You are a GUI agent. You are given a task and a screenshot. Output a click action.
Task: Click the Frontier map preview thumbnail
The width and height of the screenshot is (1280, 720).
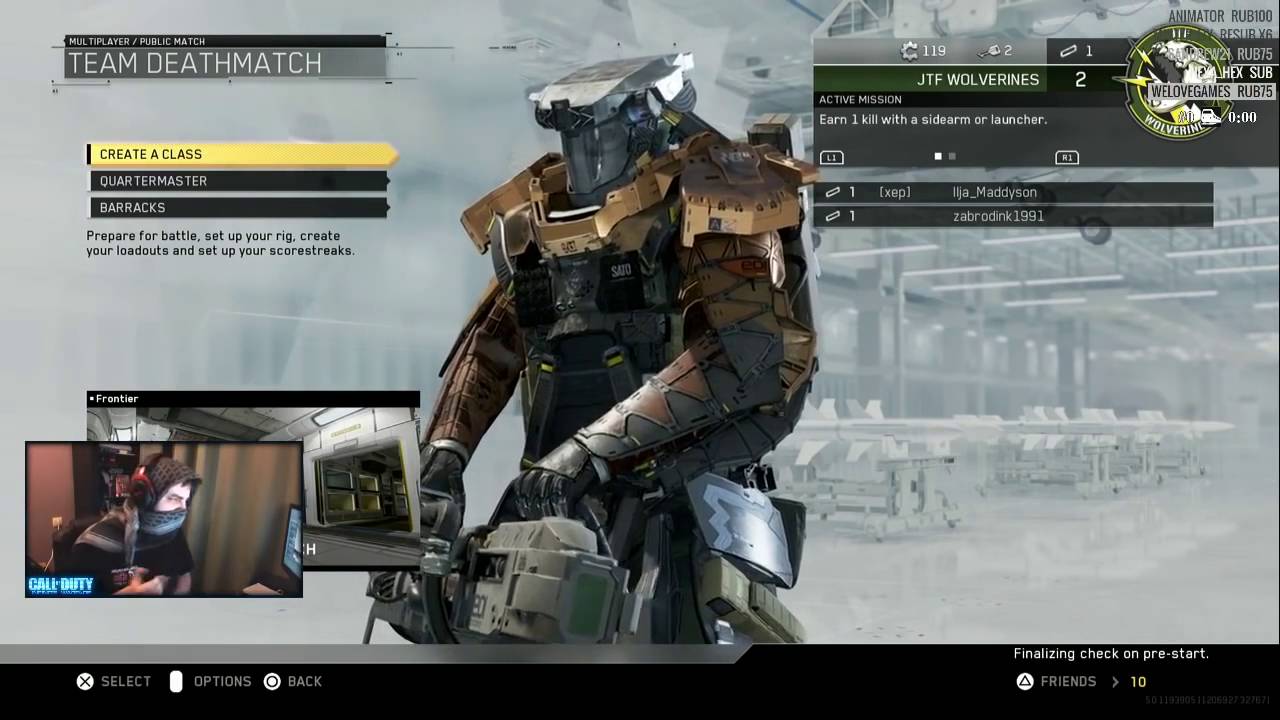360,480
